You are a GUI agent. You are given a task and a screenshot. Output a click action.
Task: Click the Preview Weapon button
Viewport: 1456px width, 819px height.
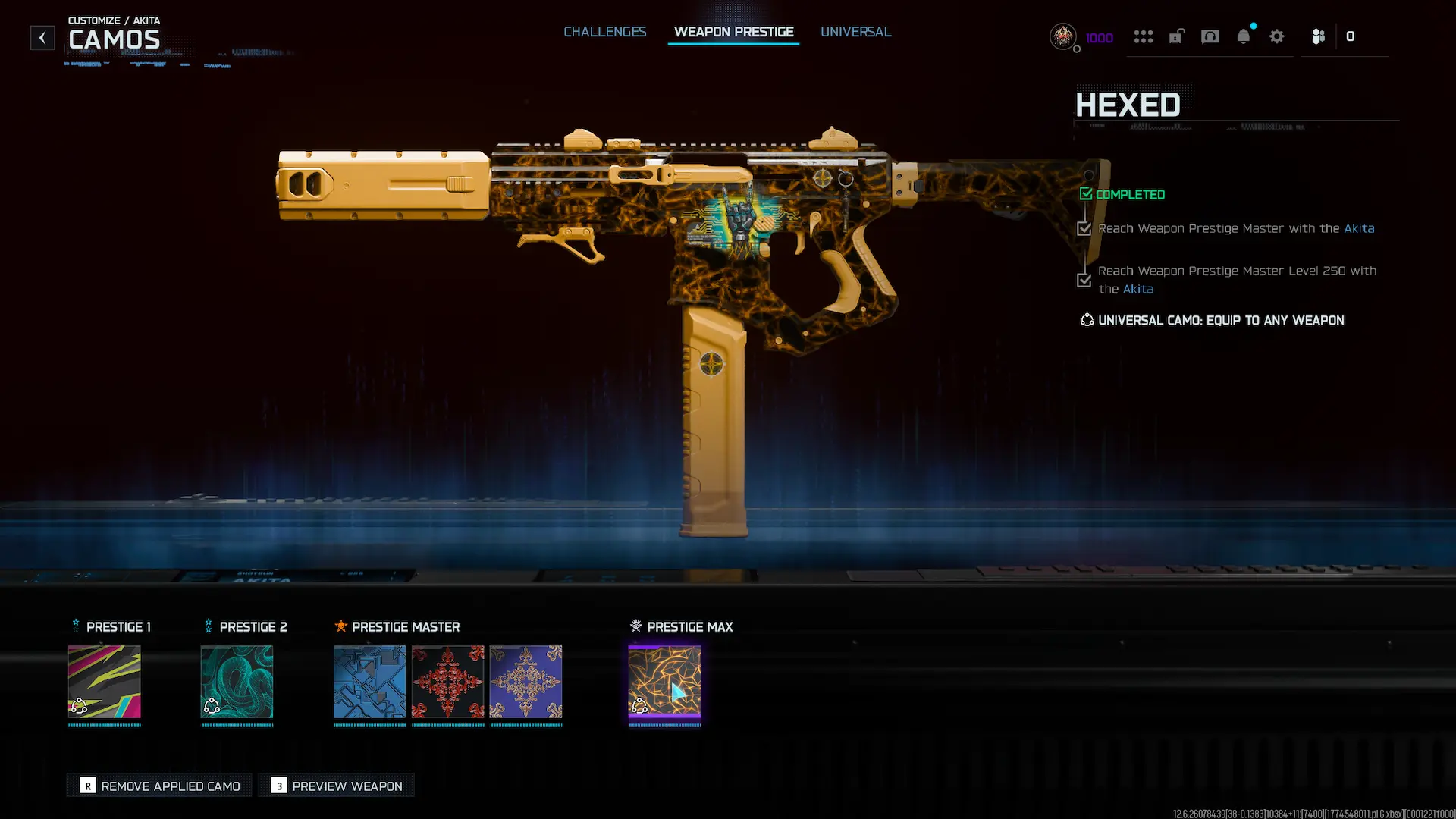click(x=337, y=786)
